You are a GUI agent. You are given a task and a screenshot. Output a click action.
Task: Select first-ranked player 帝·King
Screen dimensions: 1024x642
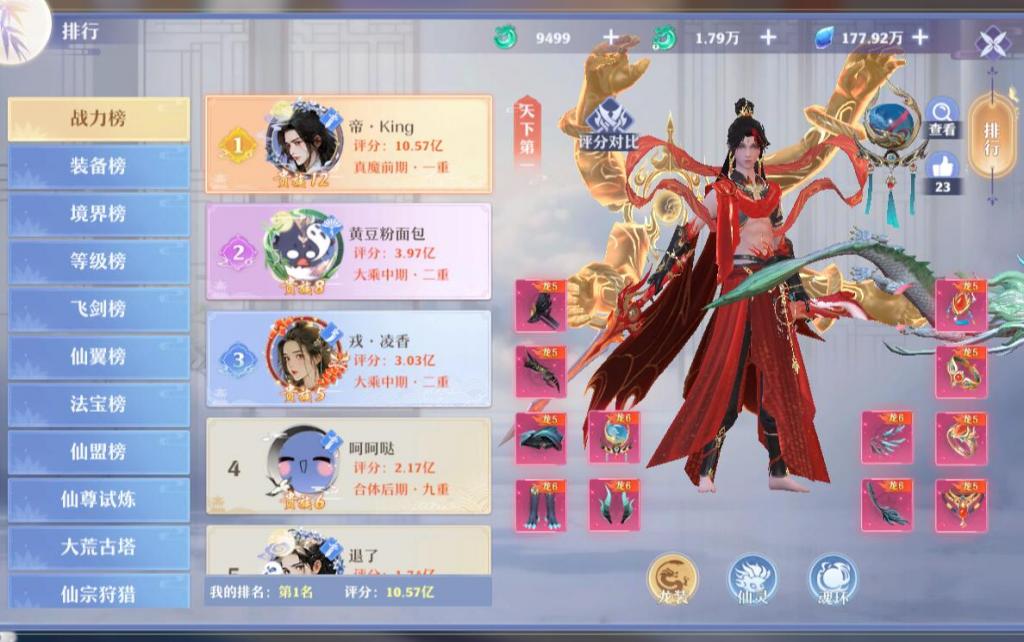pos(348,145)
